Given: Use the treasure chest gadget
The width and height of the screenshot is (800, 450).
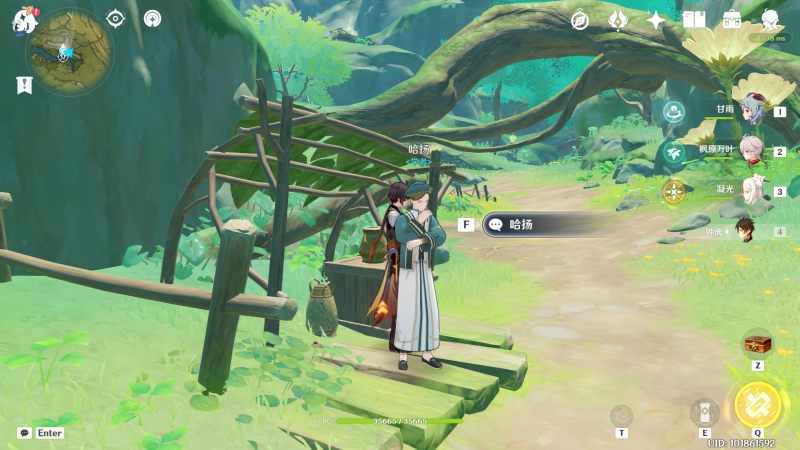Looking at the screenshot, I should [757, 344].
